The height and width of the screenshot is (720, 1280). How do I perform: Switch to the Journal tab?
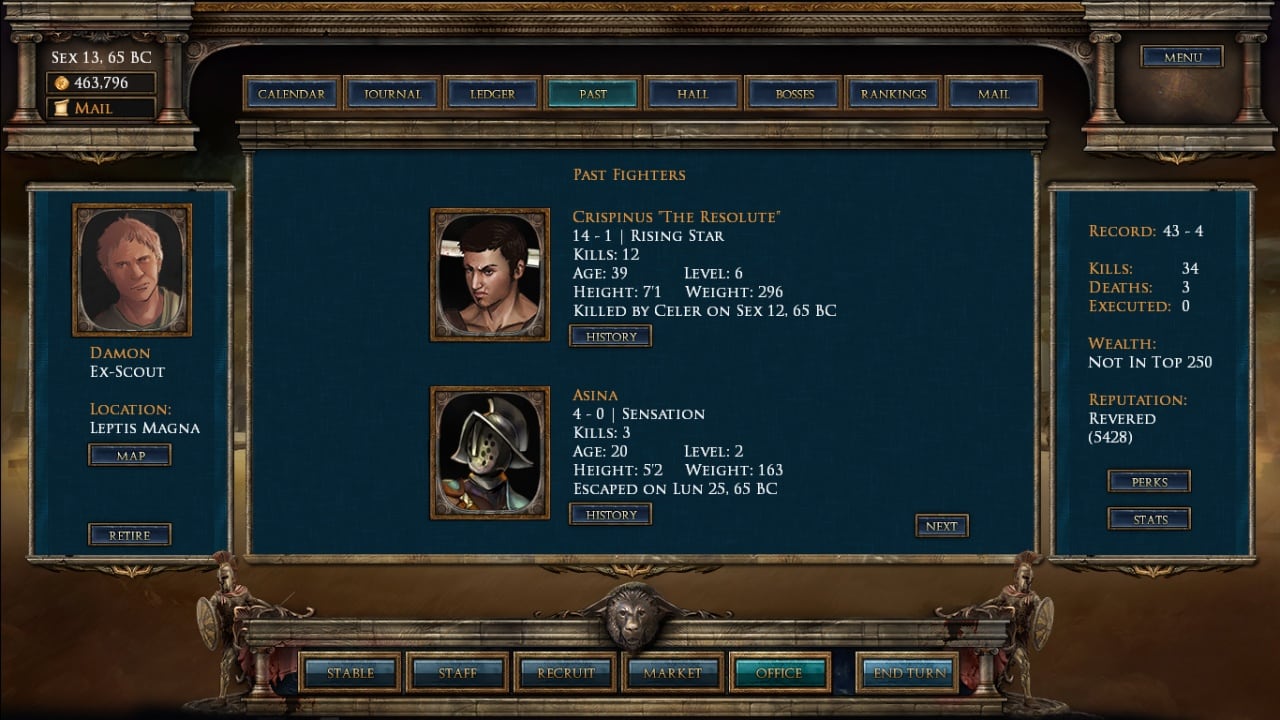tap(392, 94)
